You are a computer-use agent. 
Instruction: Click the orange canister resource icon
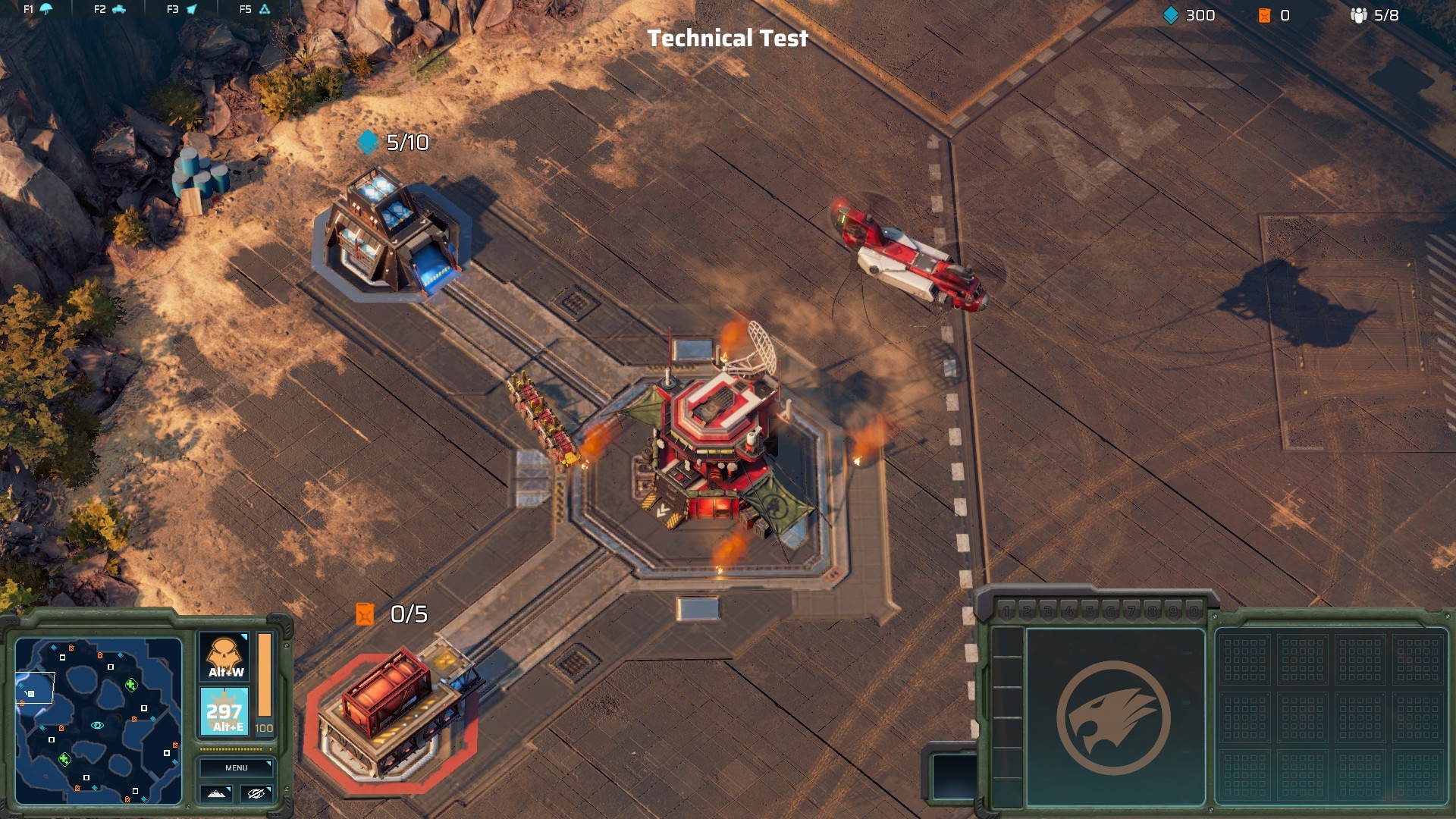point(1266,14)
